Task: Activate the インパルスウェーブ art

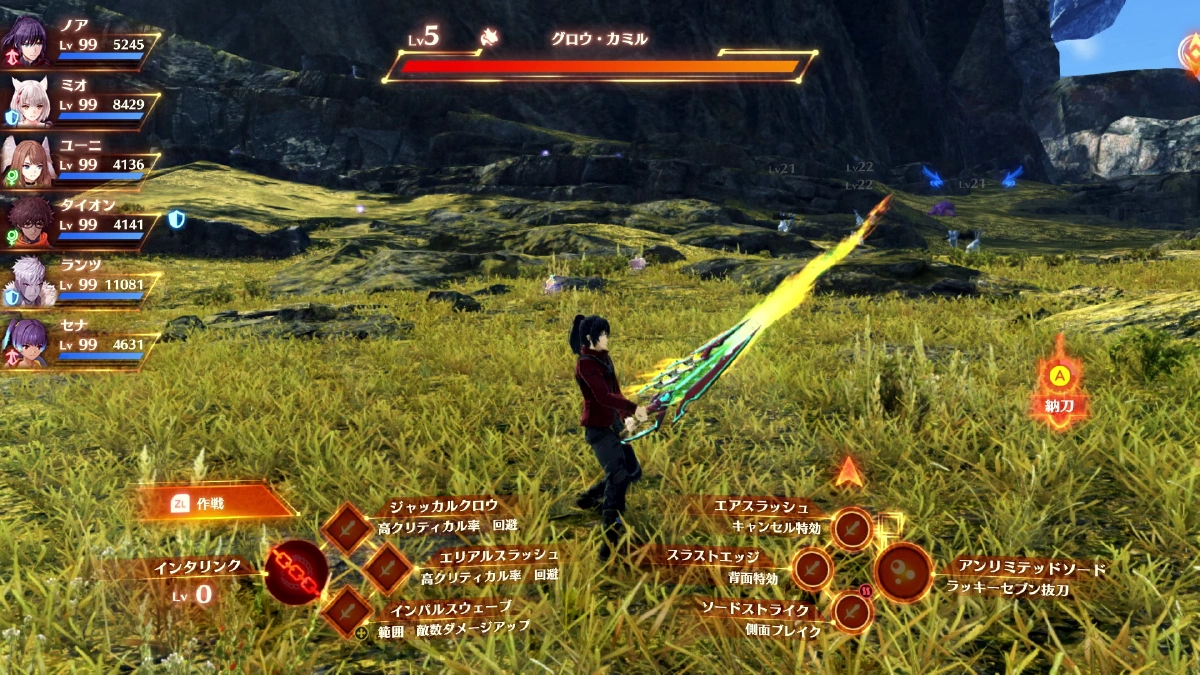Action: coord(348,611)
